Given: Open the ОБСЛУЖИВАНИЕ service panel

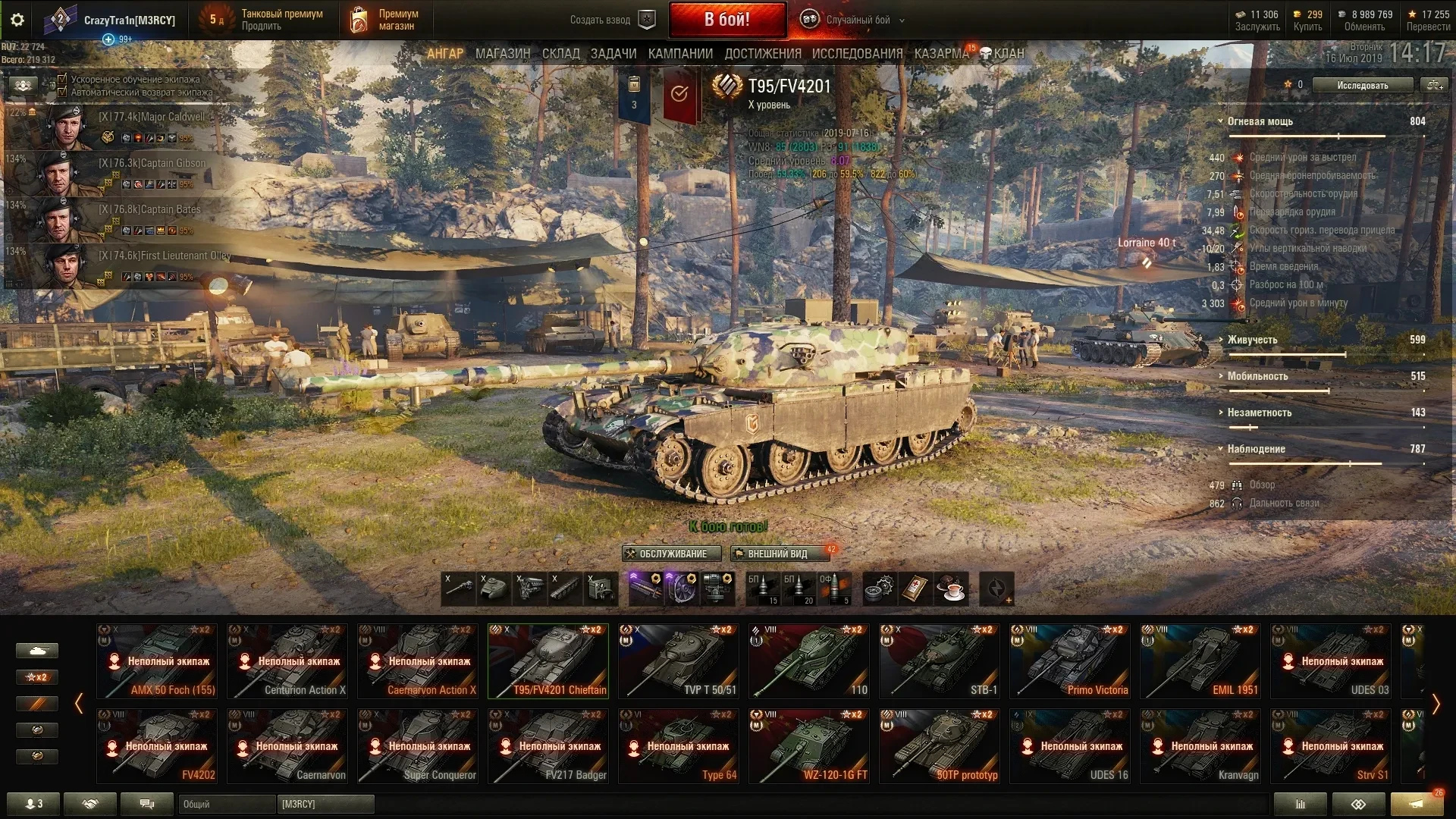Looking at the screenshot, I should (x=665, y=554).
